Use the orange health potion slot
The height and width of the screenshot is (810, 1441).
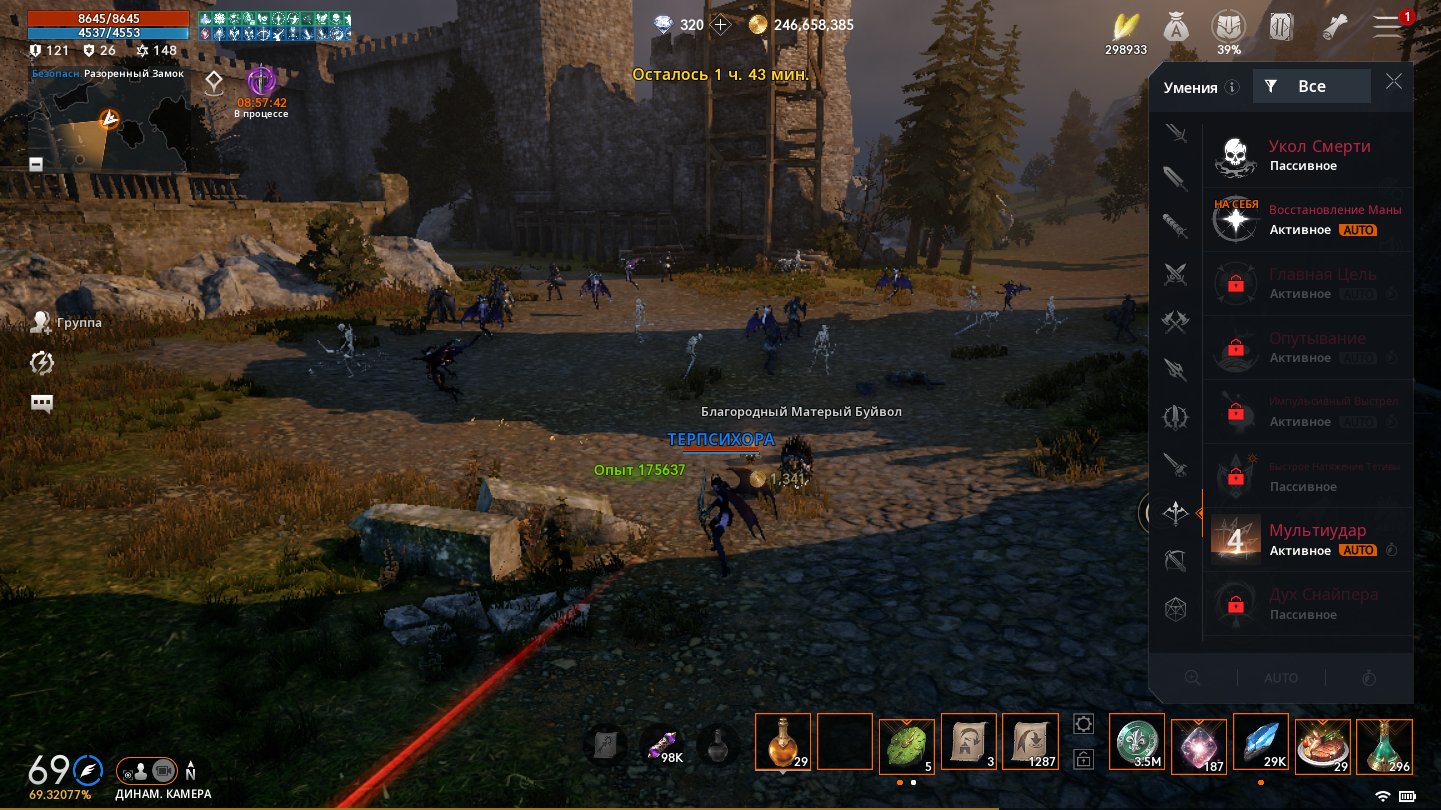tap(783, 742)
